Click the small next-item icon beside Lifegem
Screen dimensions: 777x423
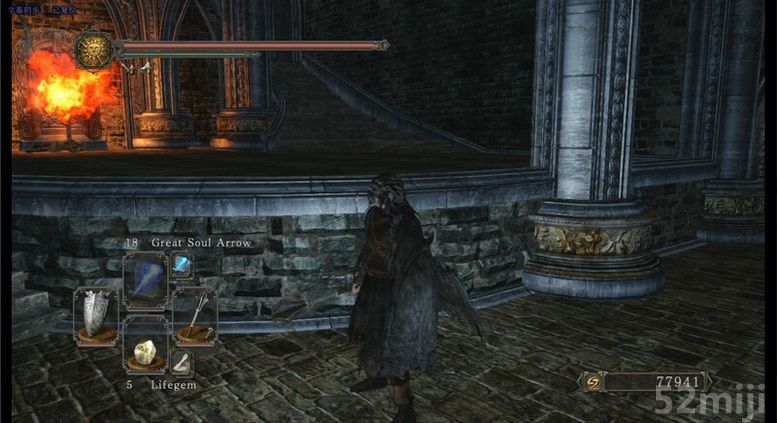[x=182, y=361]
